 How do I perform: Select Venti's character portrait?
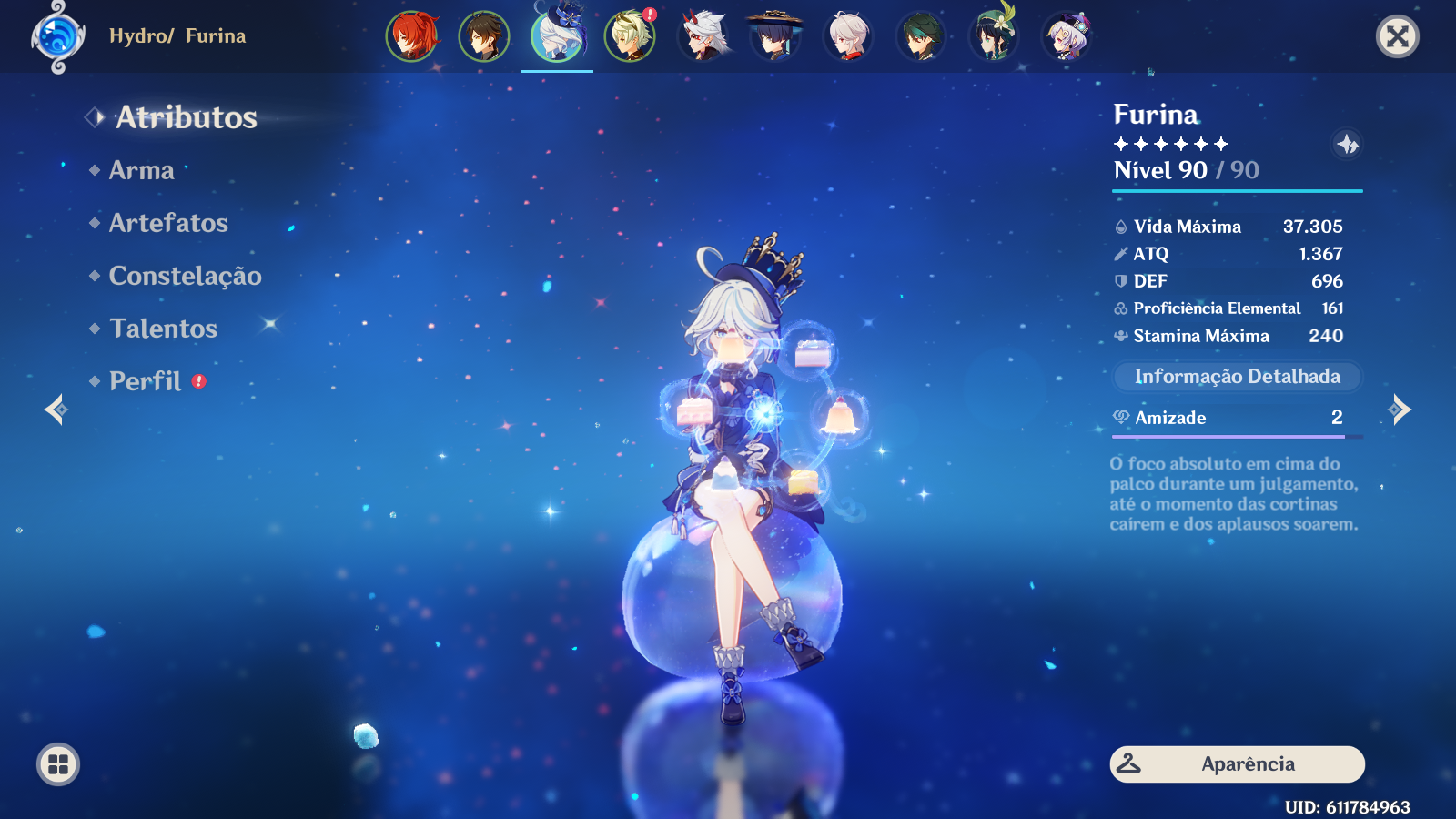click(x=992, y=38)
